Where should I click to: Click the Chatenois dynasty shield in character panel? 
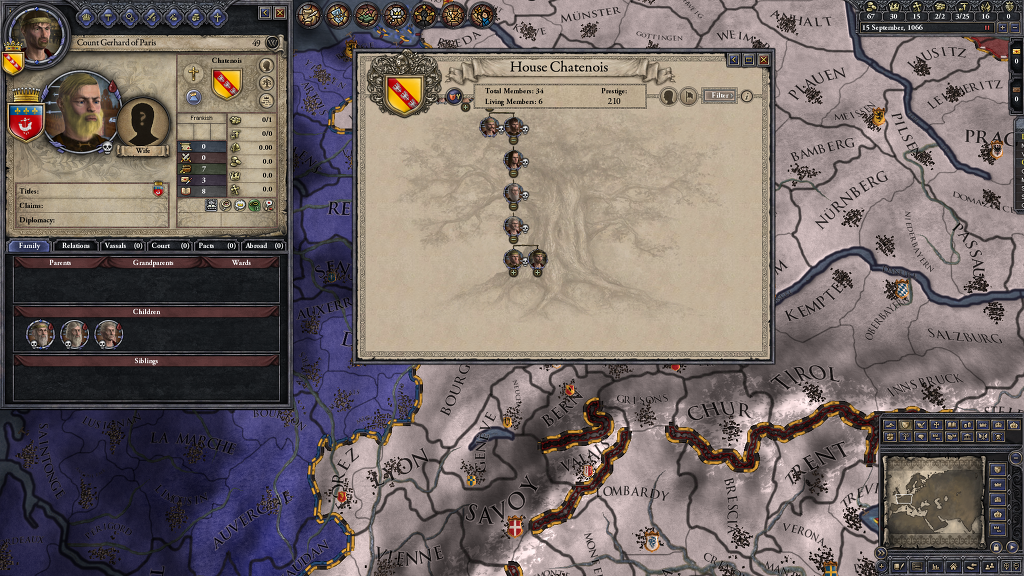227,82
